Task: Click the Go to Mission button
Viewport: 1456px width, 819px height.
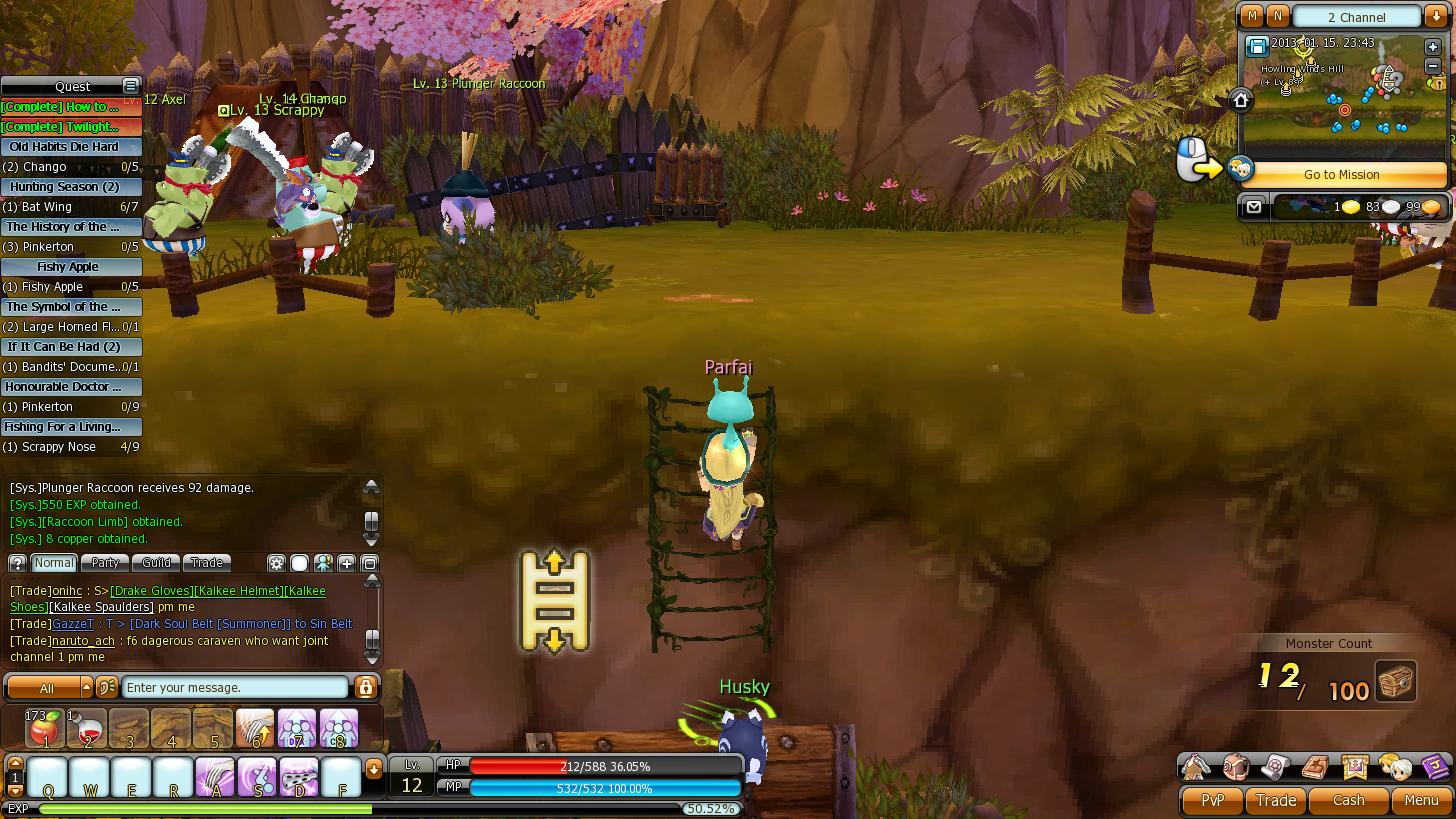Action: pyautogui.click(x=1341, y=175)
